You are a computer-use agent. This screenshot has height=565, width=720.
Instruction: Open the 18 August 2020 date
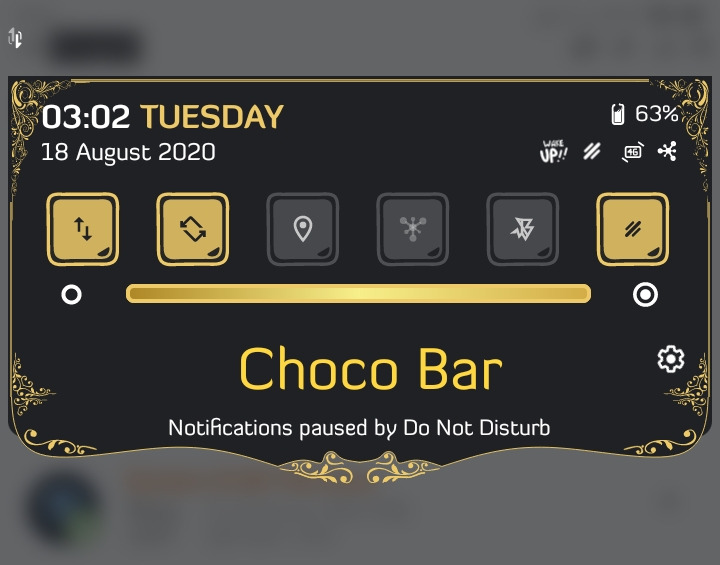(128, 153)
